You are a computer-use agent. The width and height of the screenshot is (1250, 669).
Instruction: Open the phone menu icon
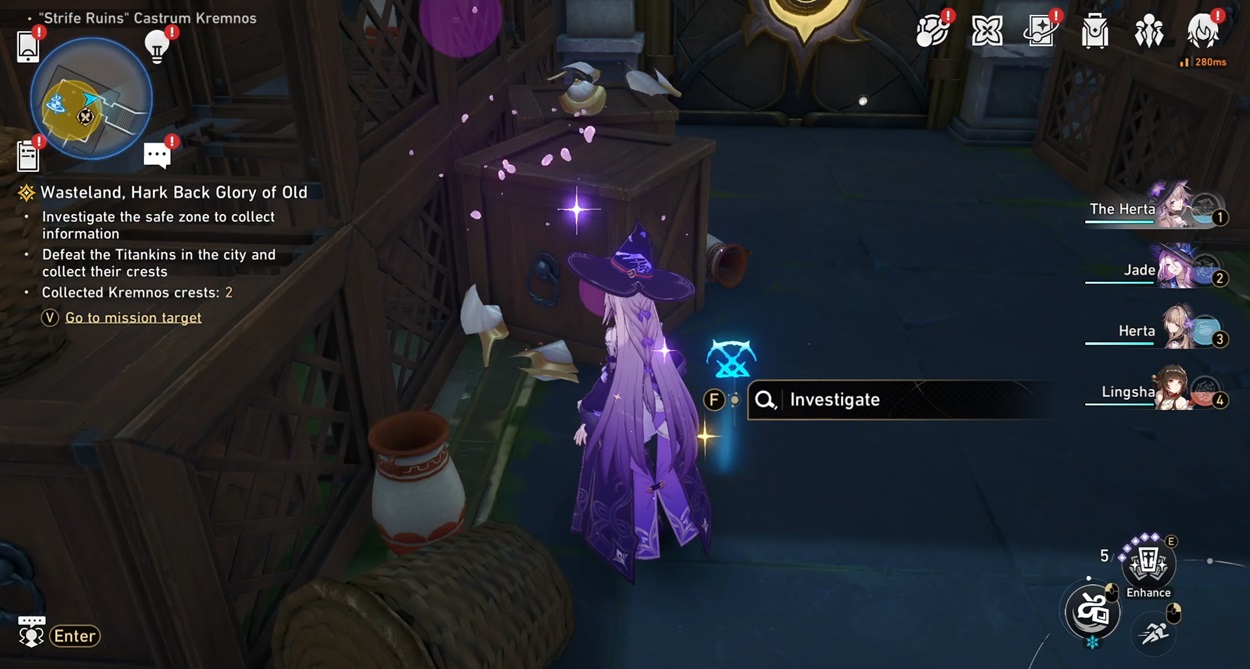(28, 47)
